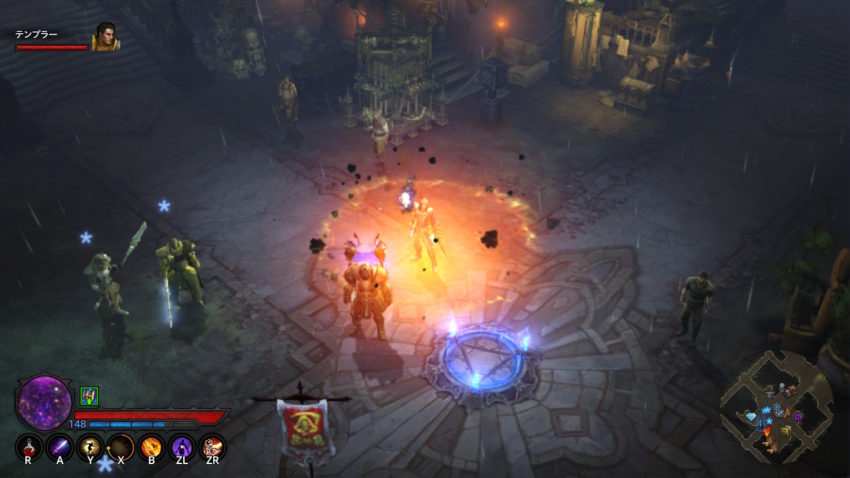This screenshot has width=850, height=478.
Task: Open the minimap
Action: (775, 407)
